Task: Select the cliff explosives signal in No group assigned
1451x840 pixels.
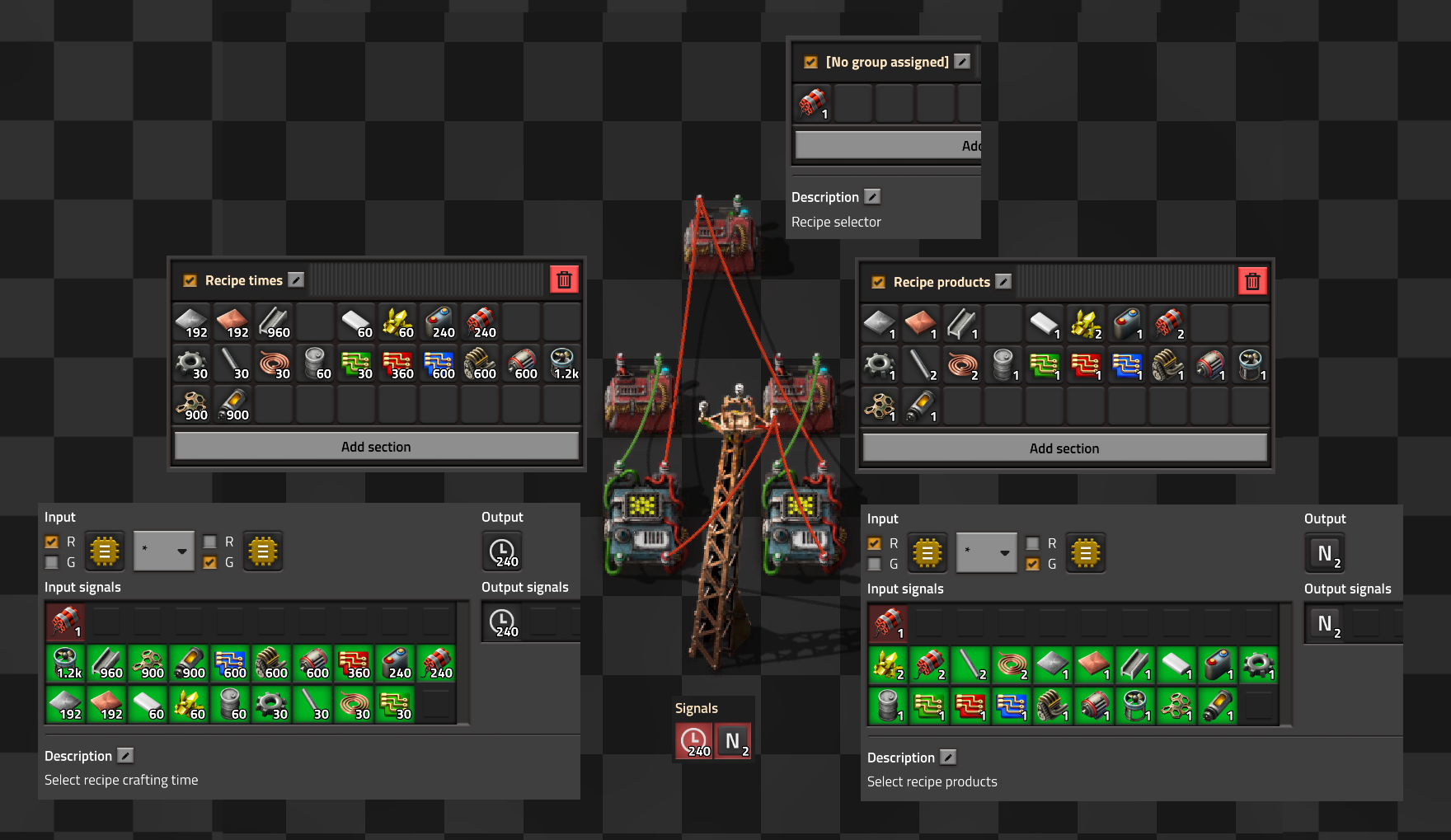Action: pos(813,103)
